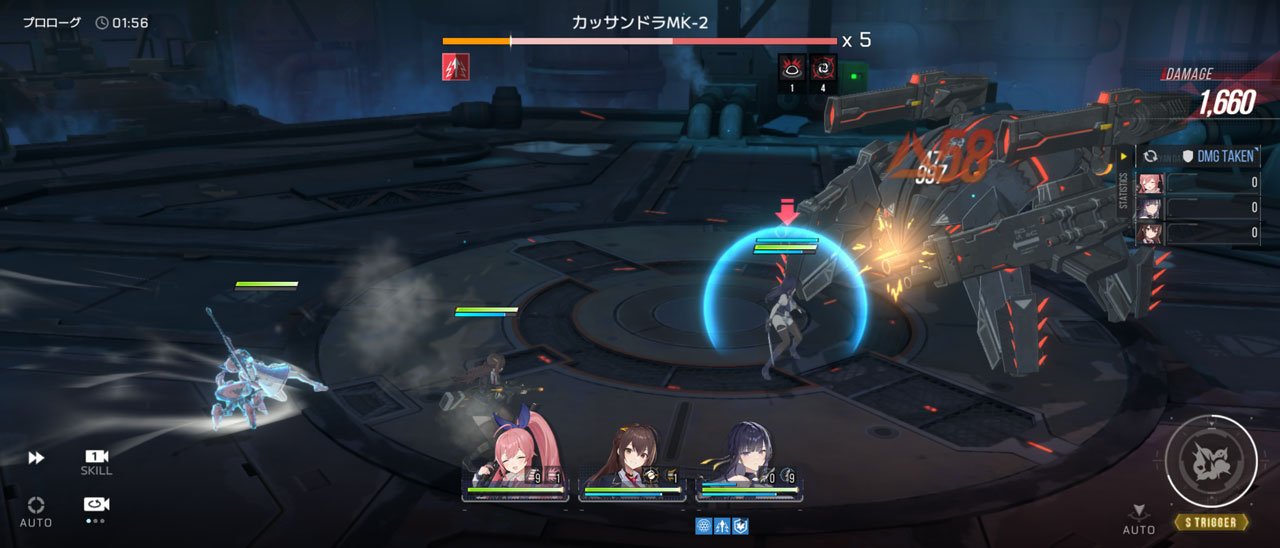Viewport: 1280px width, 548px height.
Task: Inspect the blue upward-arrows buff icon
Action: coord(722,526)
